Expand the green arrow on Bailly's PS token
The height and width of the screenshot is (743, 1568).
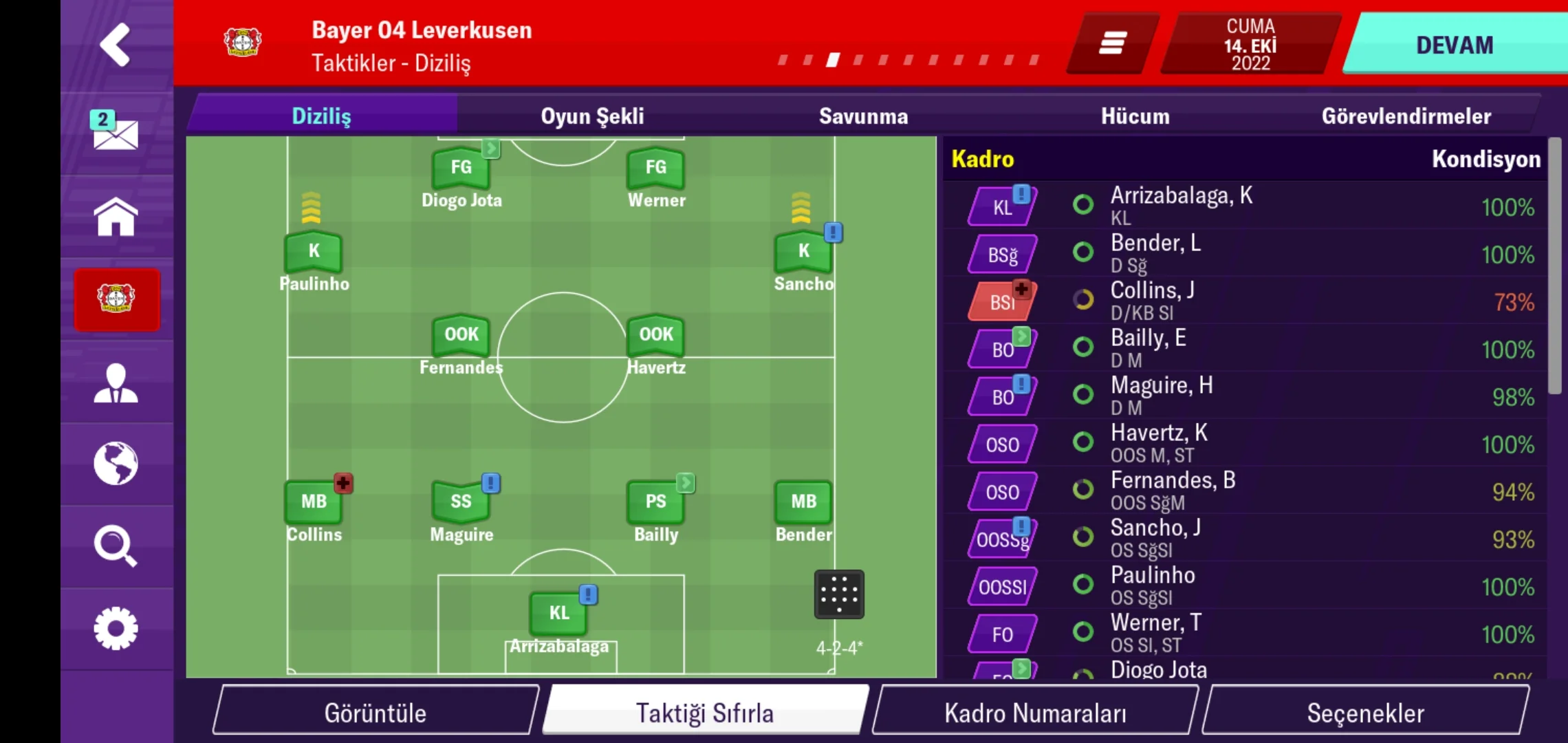[685, 484]
